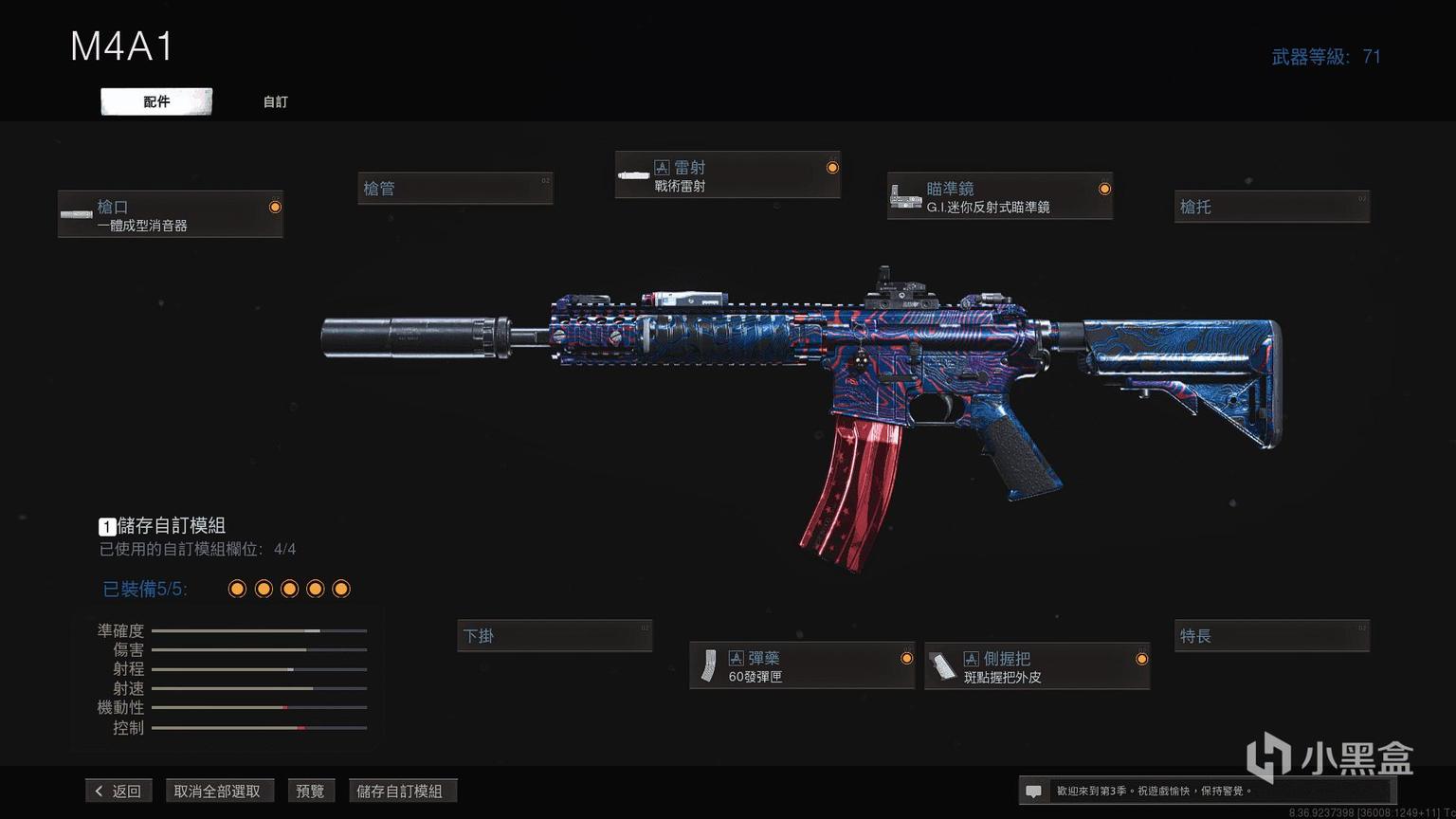Screen dimensions: 1456x819
Task: Choose the empty 槍管 barrel slot
Action: pyautogui.click(x=455, y=189)
